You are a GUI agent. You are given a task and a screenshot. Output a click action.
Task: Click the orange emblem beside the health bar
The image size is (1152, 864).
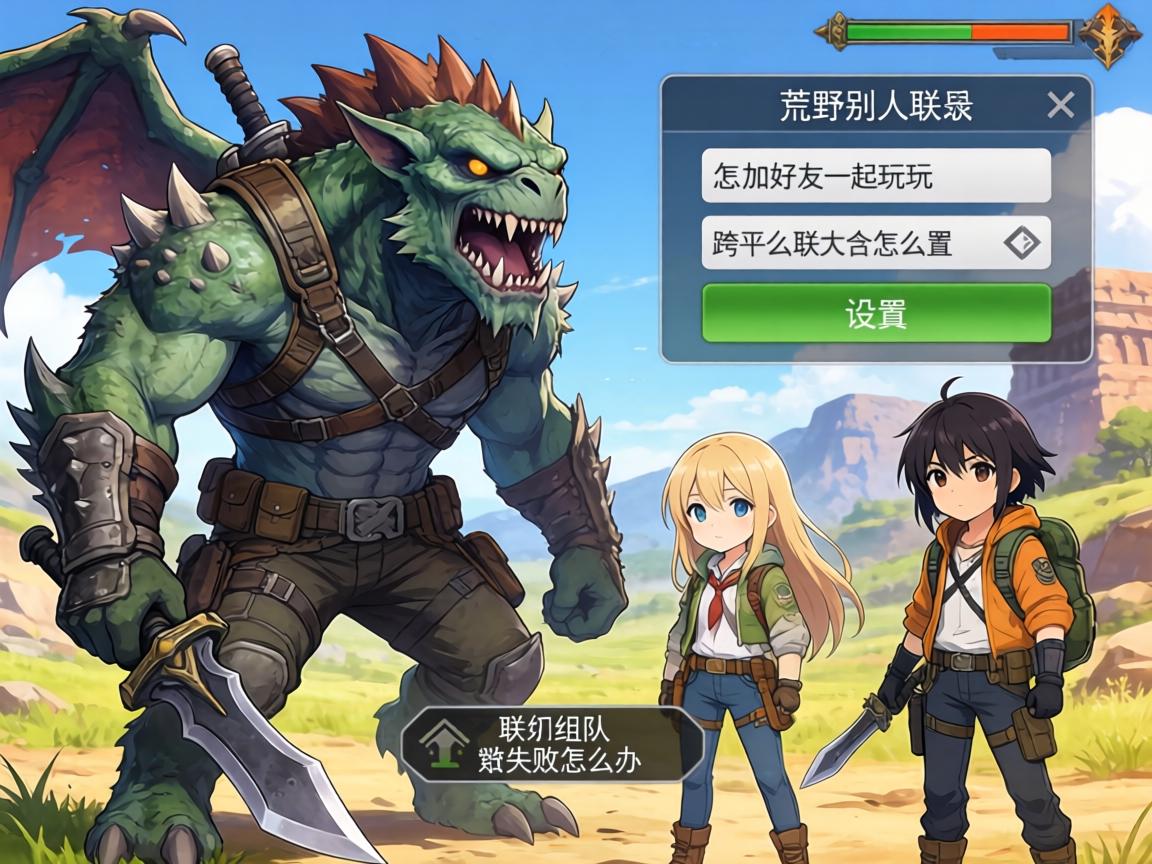[x=1110, y=33]
